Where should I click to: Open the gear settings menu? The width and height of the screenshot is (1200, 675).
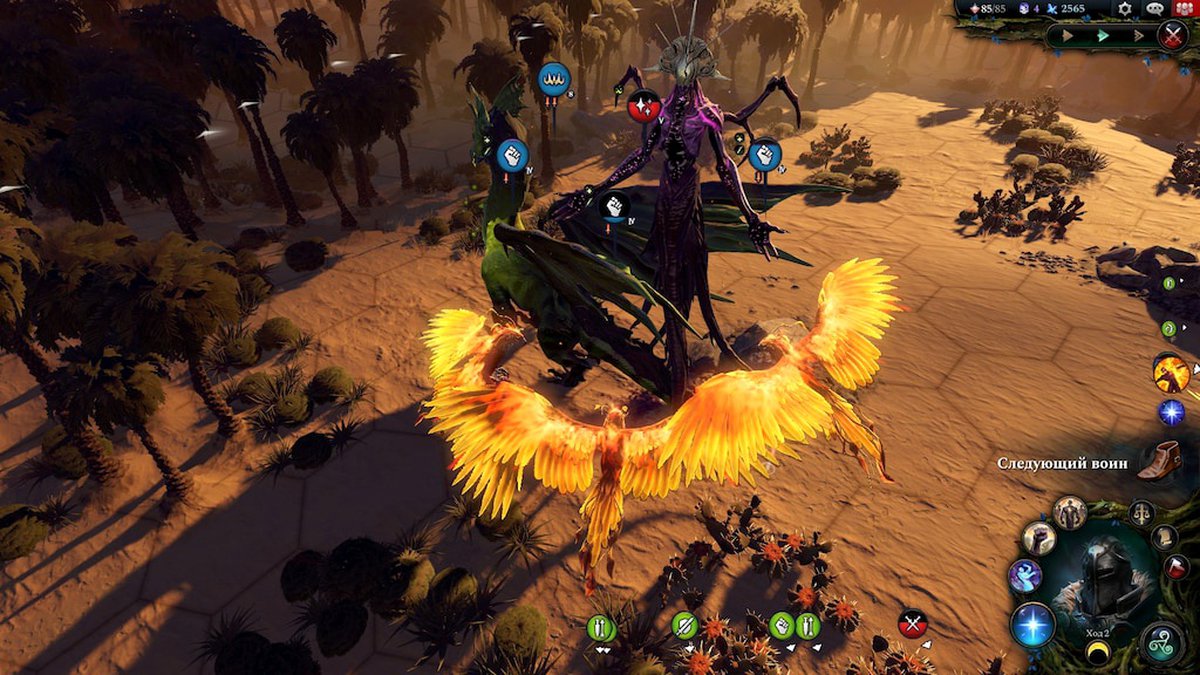pyautogui.click(x=1126, y=9)
